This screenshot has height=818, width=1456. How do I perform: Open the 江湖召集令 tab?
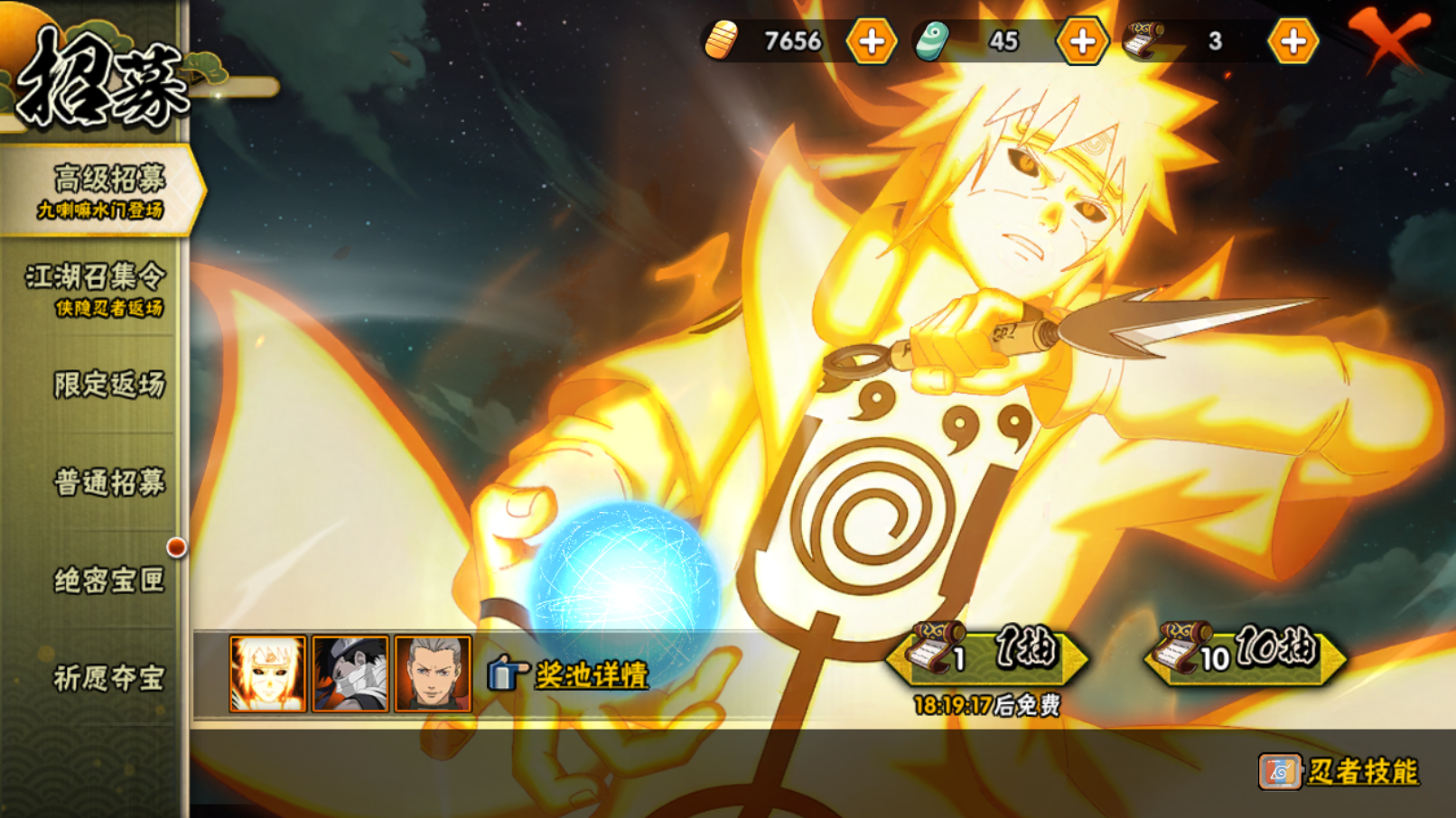[95, 289]
